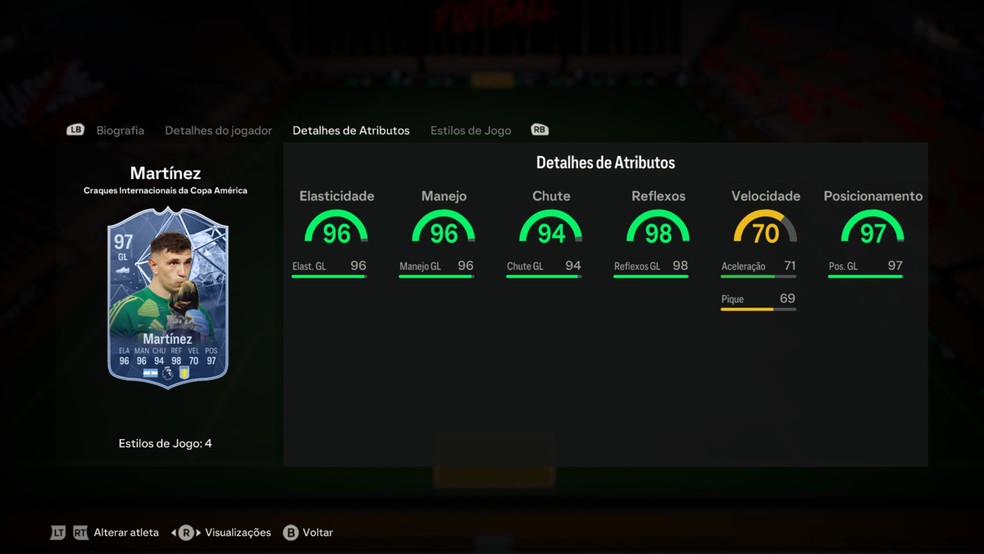Select the Martínez player card
The image size is (984, 554).
point(168,297)
